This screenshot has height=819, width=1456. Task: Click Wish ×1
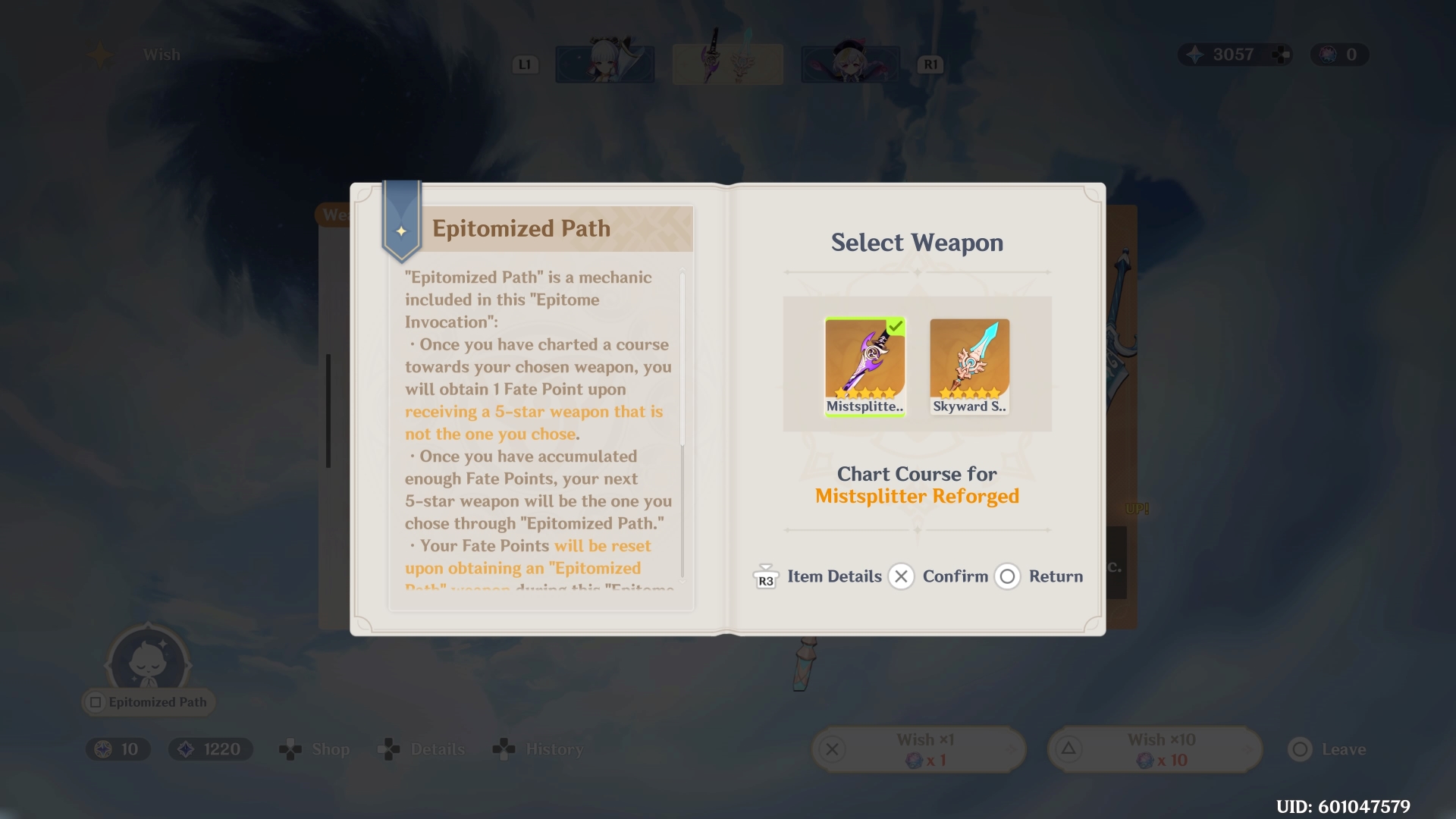pos(918,748)
